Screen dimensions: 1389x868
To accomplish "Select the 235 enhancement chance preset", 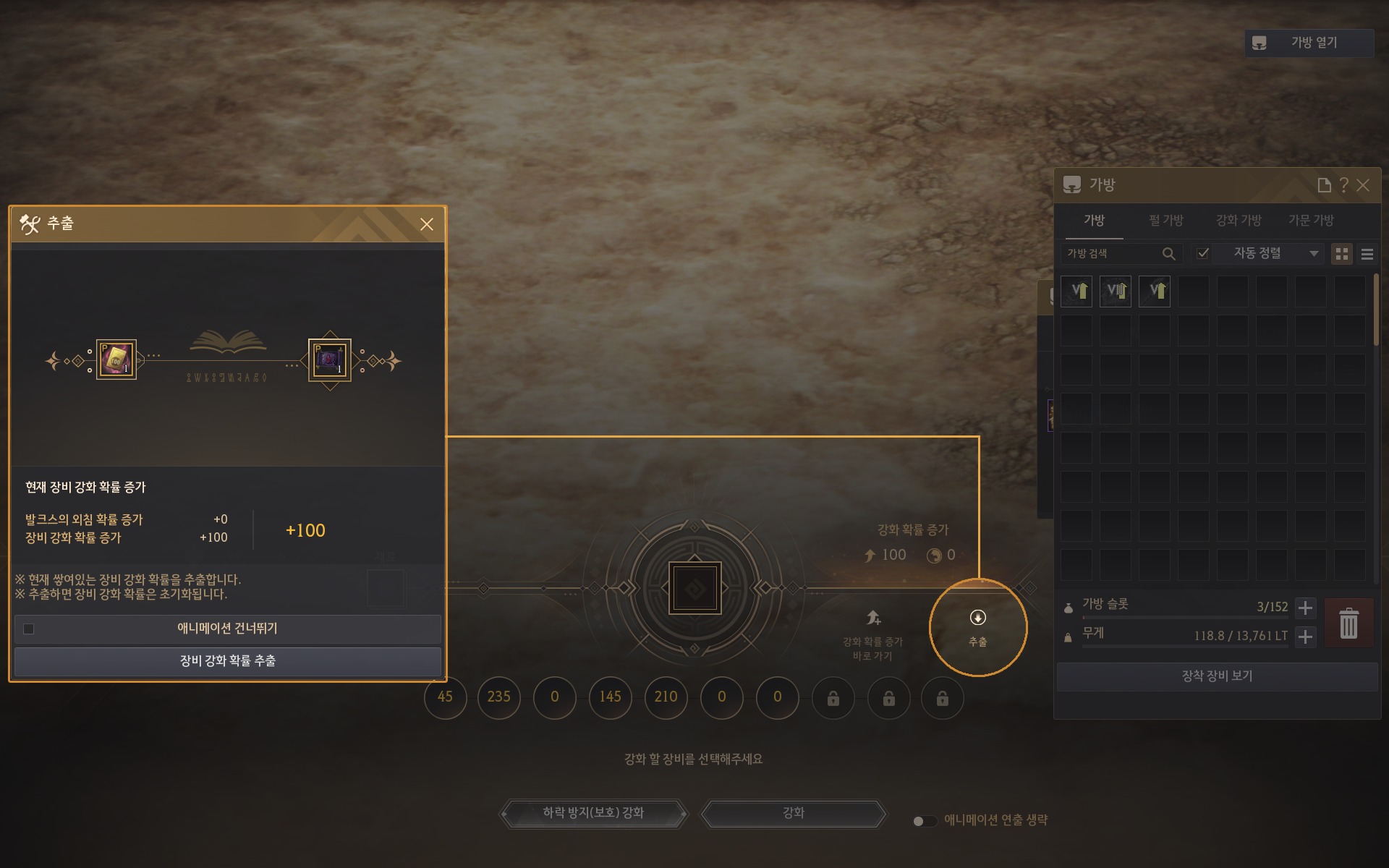I will 498,697.
